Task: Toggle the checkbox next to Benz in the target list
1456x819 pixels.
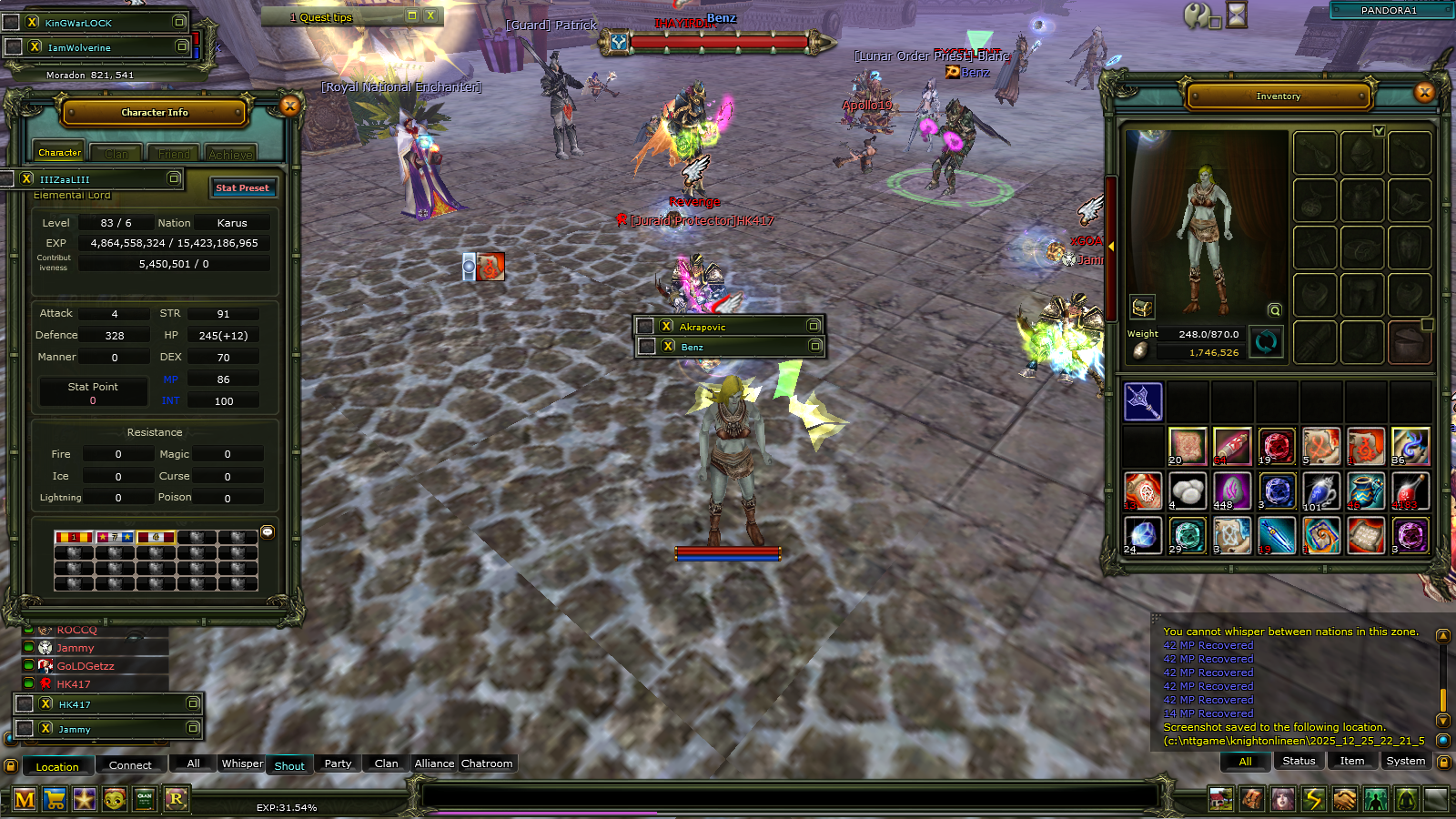Action: (645, 346)
